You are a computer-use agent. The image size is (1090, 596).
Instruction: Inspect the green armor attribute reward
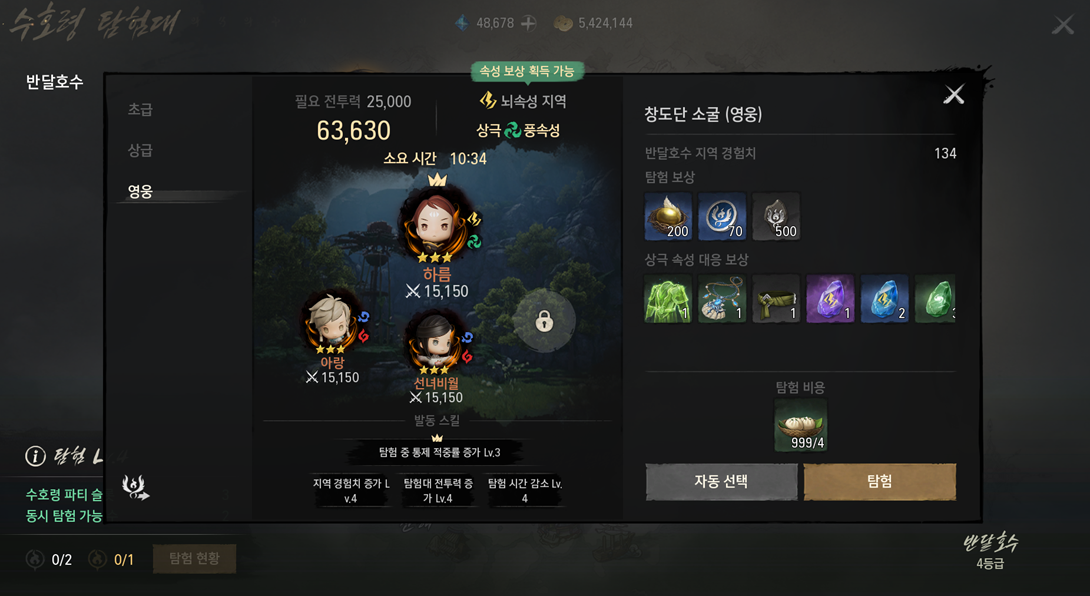668,299
